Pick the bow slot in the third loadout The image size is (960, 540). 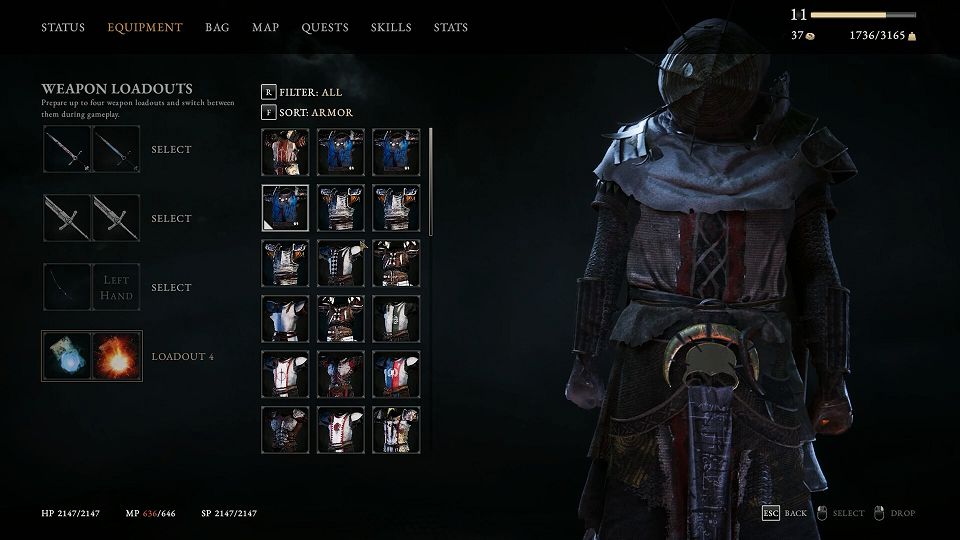(x=67, y=288)
